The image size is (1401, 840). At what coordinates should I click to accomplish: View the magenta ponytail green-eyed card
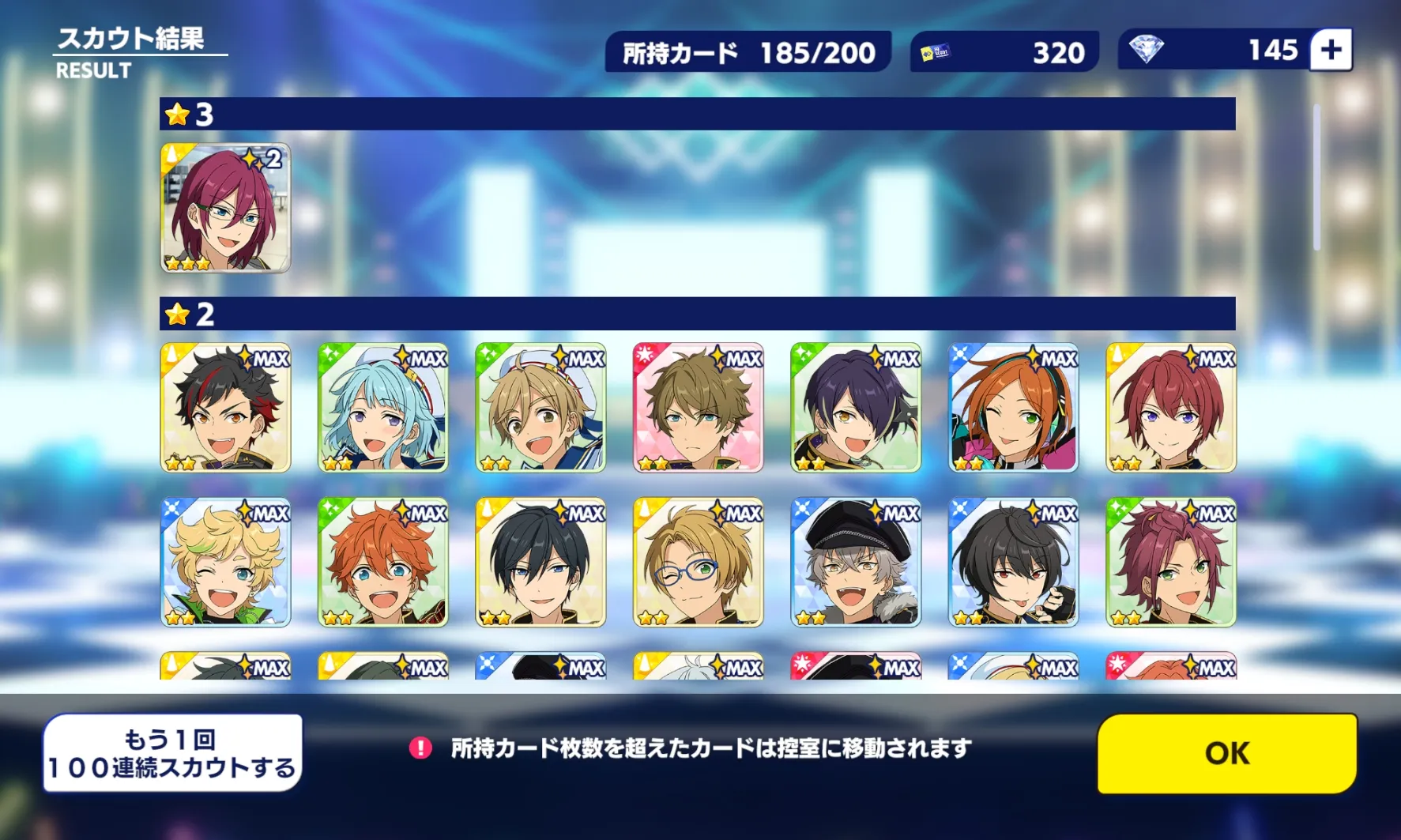point(1171,563)
